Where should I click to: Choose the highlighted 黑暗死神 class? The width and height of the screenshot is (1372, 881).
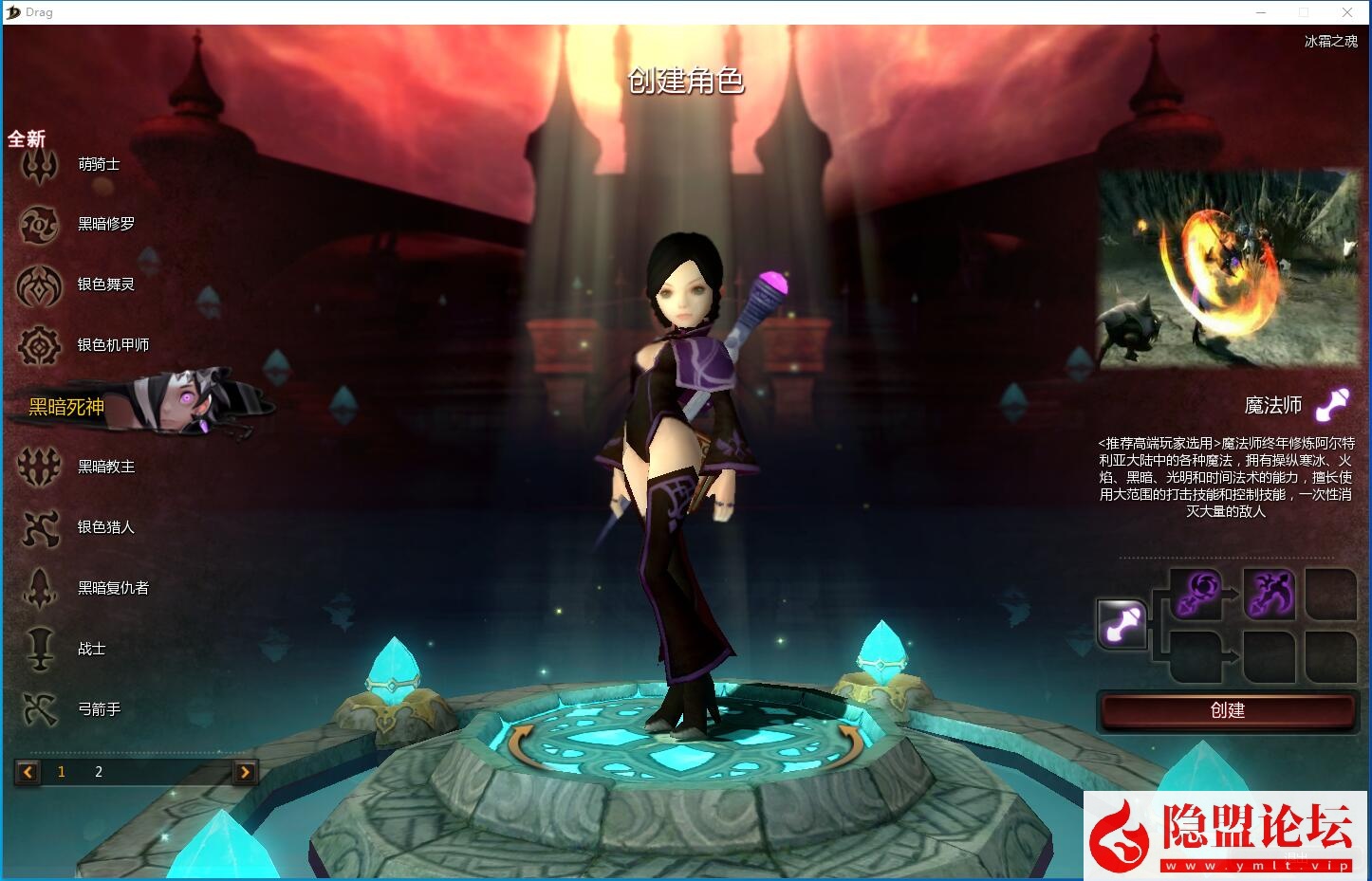(x=66, y=407)
